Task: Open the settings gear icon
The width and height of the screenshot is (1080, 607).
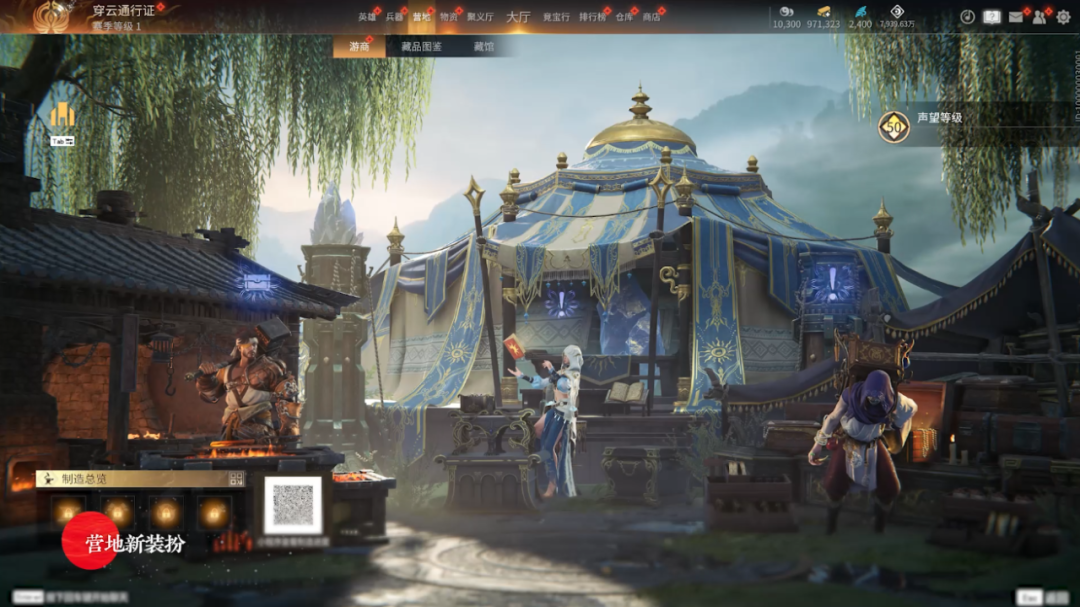Action: pyautogui.click(x=1063, y=17)
